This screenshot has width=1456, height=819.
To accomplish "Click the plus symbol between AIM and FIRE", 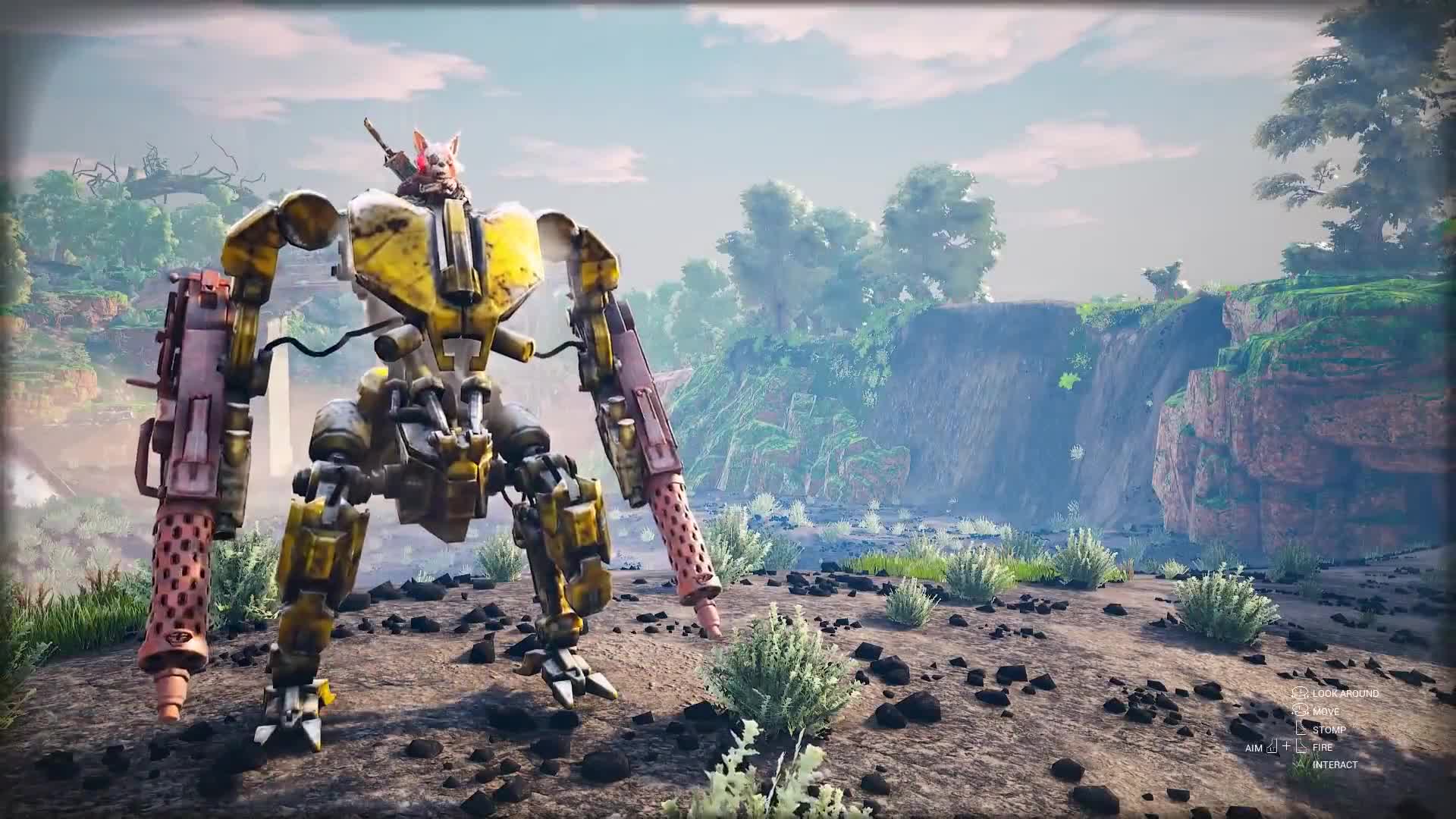I will 1287,746.
